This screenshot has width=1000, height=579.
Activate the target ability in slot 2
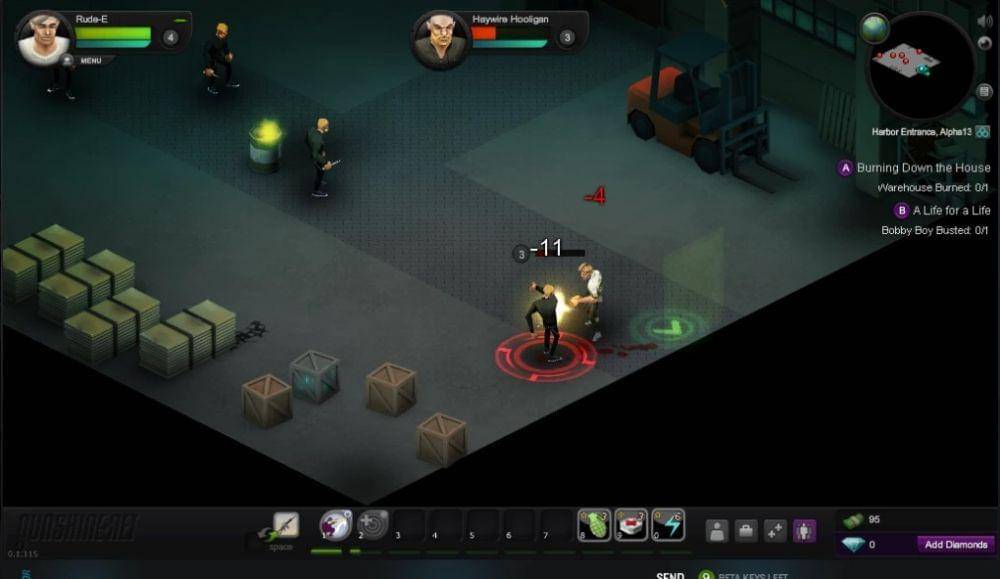coord(373,524)
